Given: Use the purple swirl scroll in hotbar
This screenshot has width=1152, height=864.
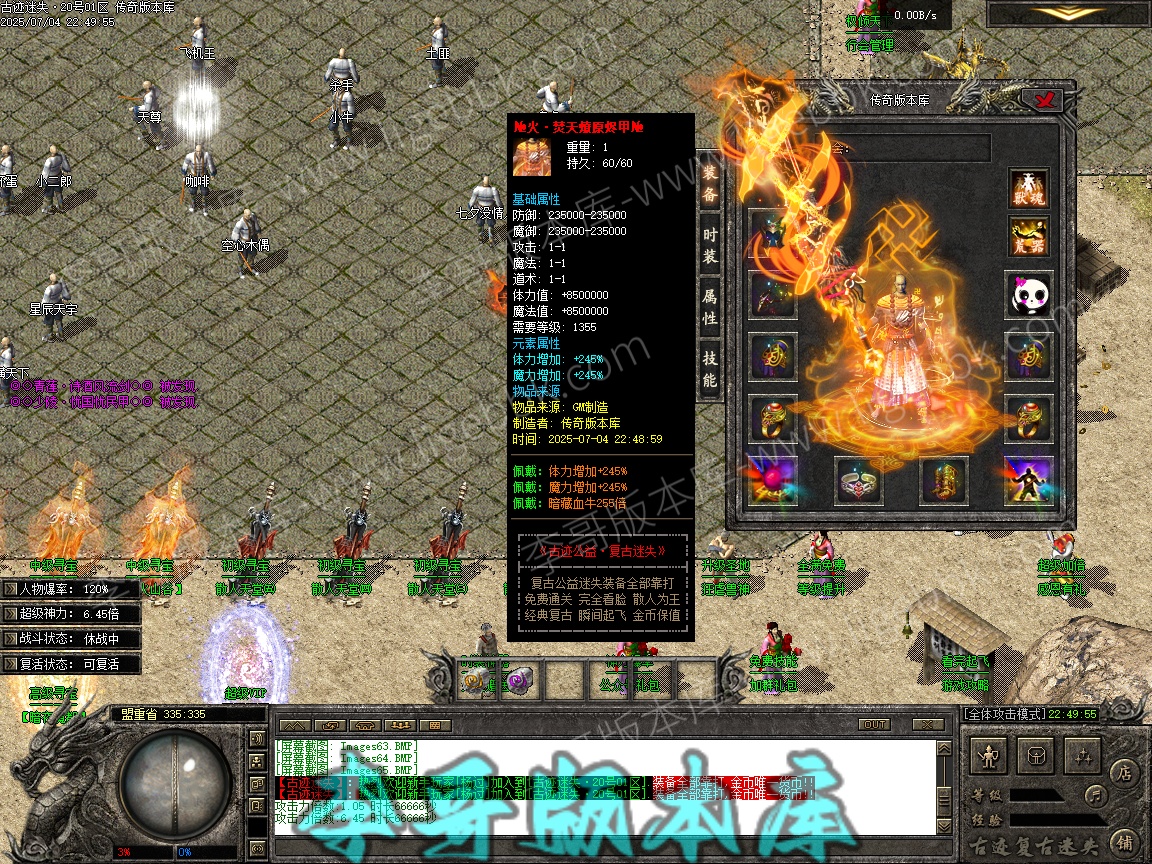Looking at the screenshot, I should (518, 680).
